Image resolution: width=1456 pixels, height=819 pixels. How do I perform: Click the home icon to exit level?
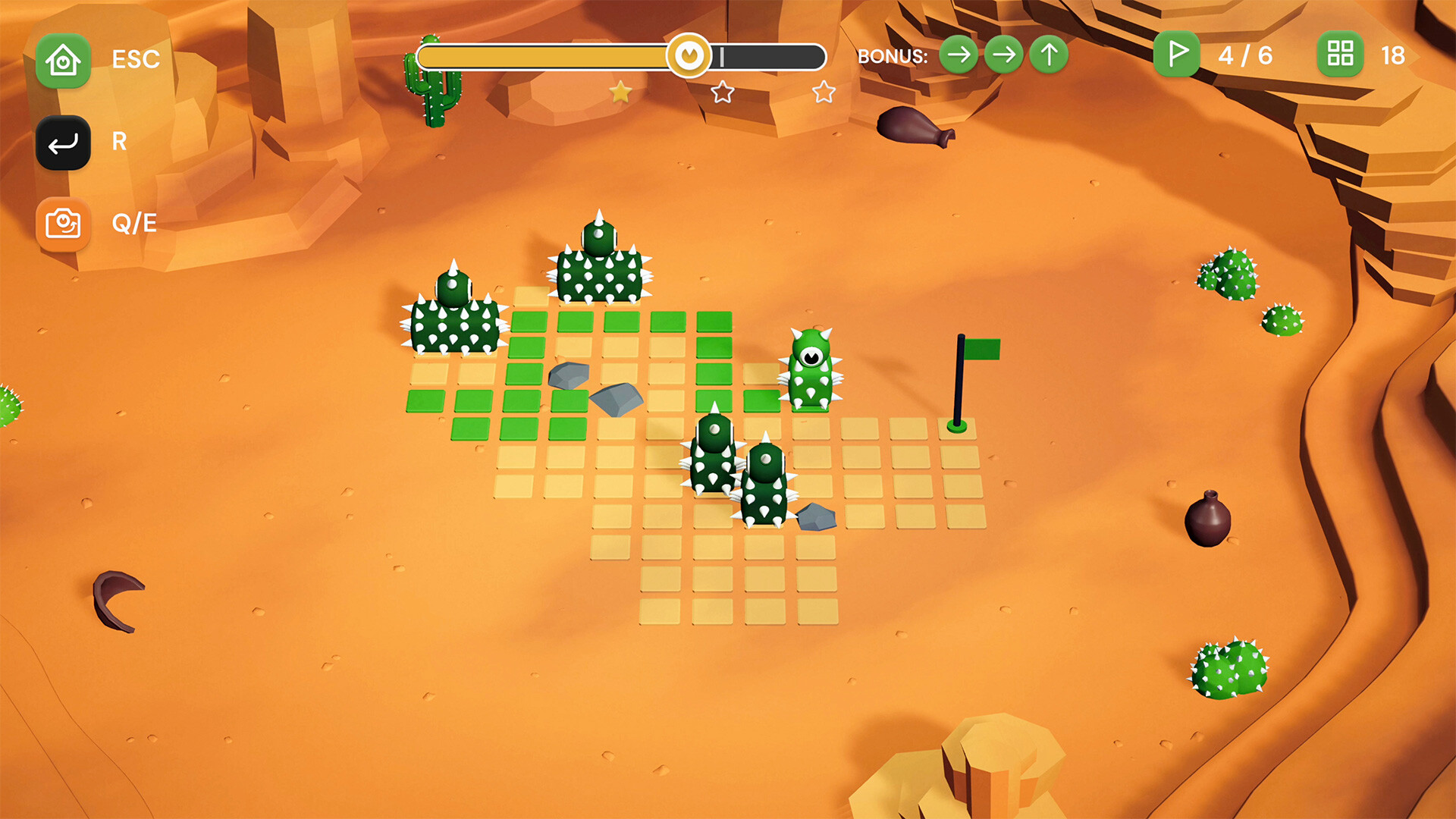click(64, 60)
